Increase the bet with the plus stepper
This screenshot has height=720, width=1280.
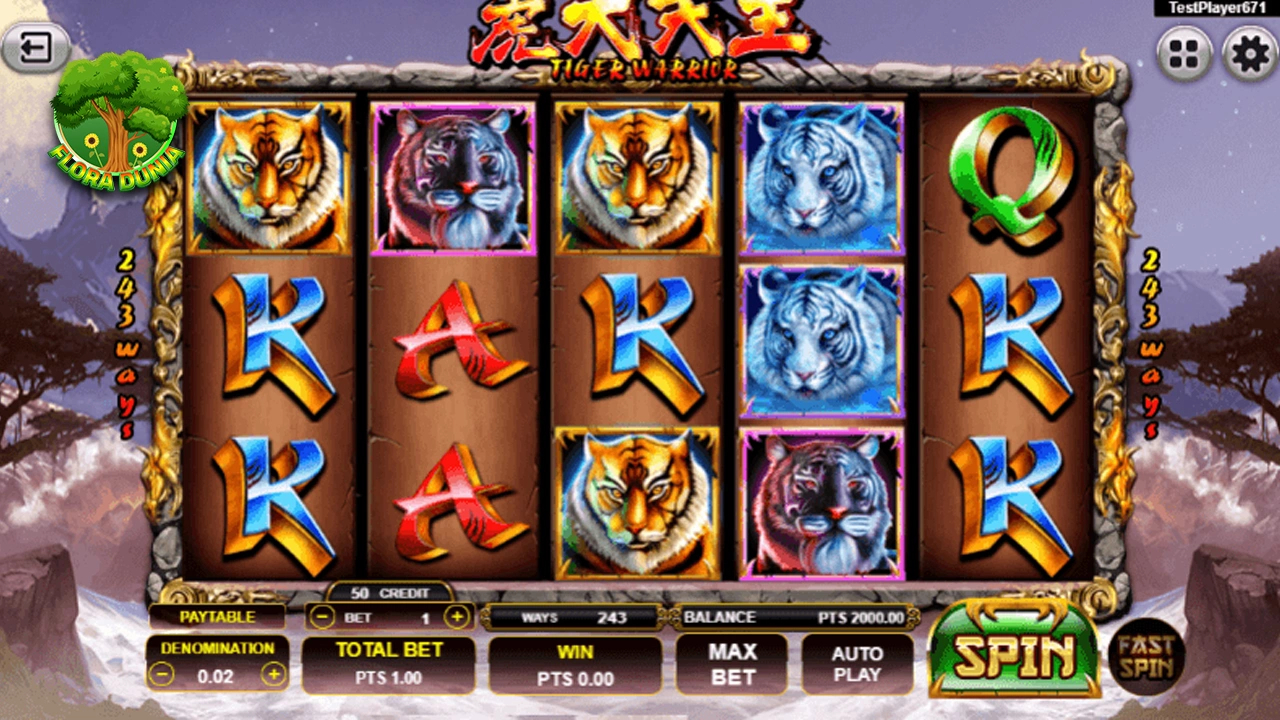[458, 617]
